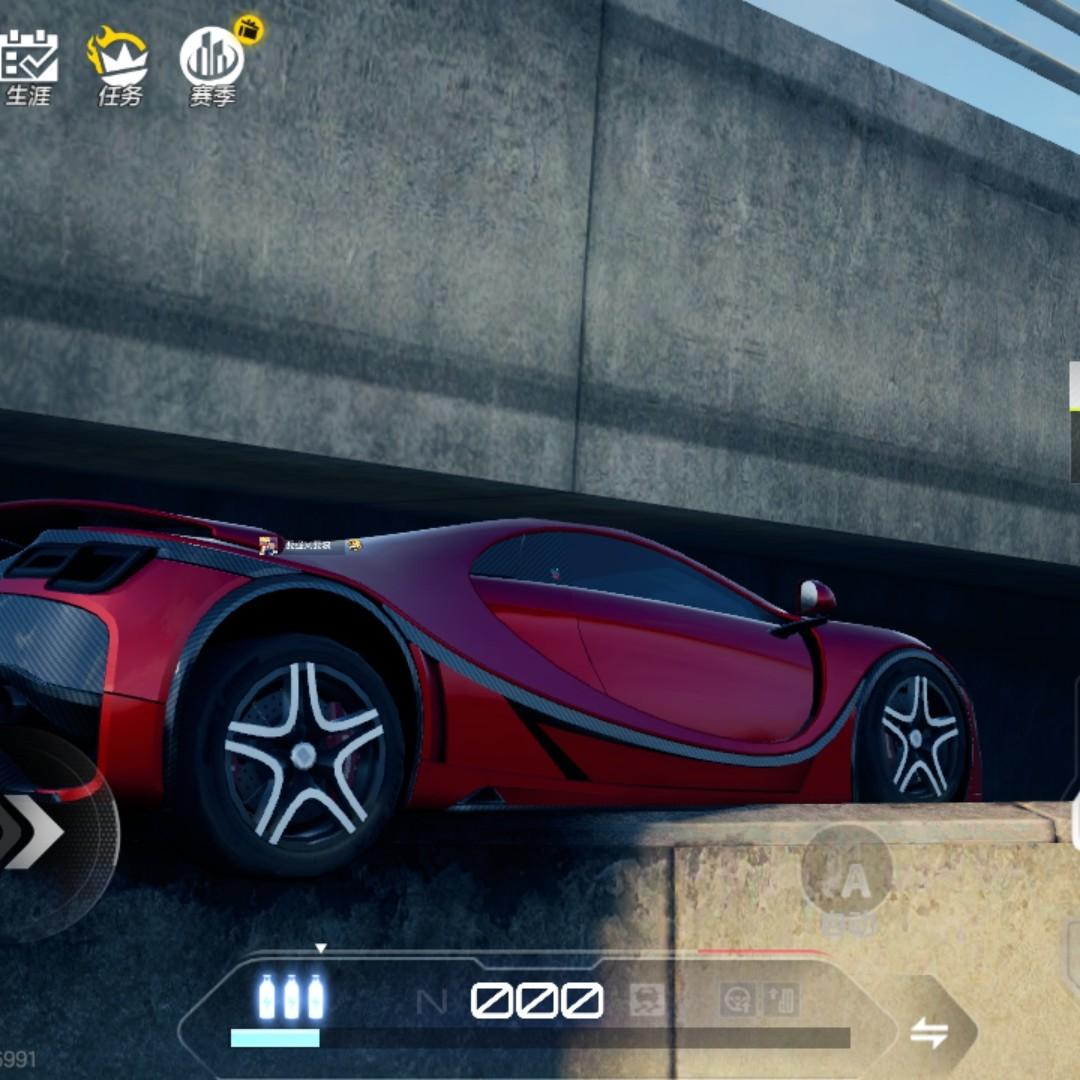Tap the steering wheel mode icon
The height and width of the screenshot is (1080, 1080).
tap(738, 999)
